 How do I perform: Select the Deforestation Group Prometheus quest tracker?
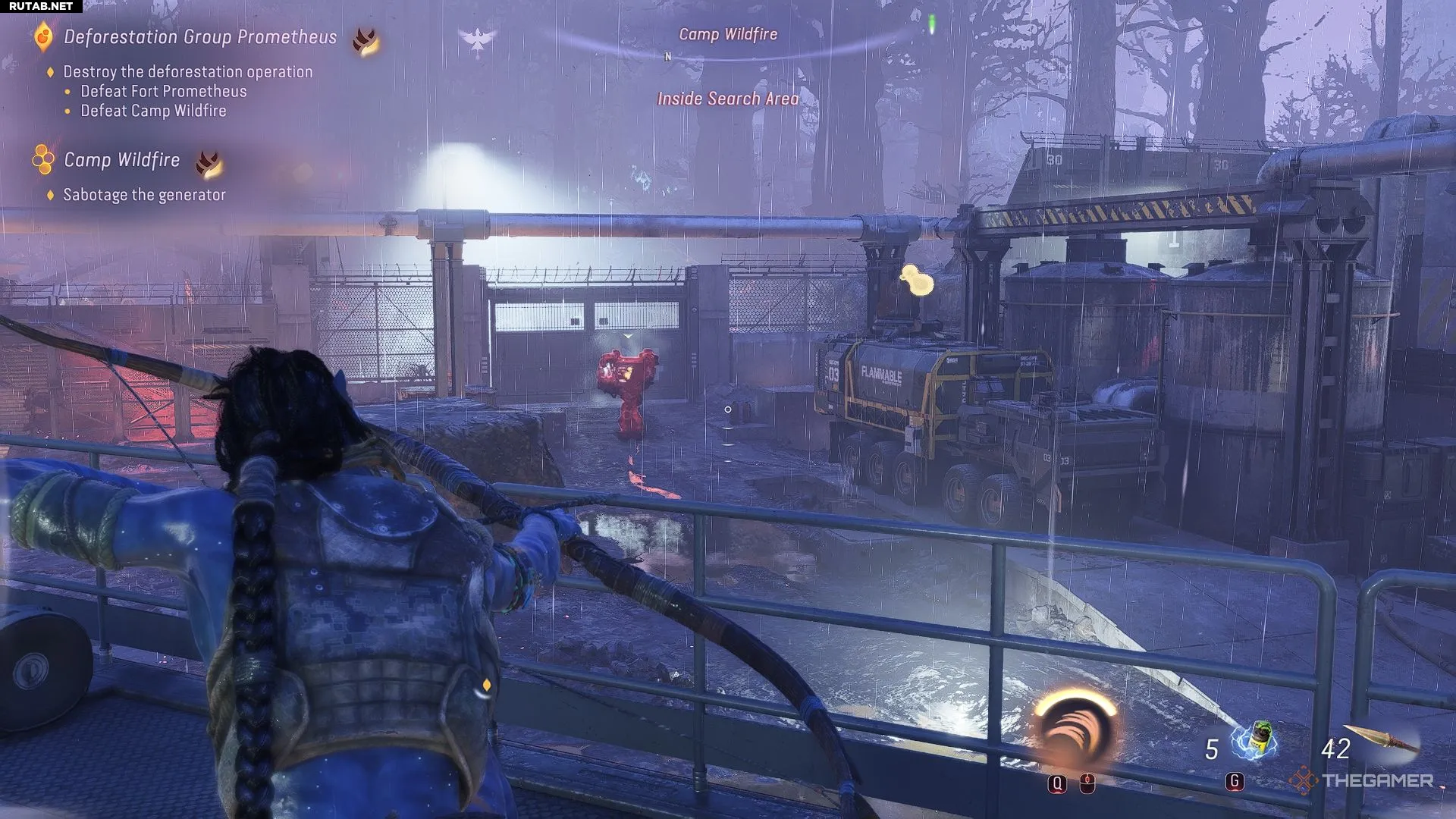pos(199,37)
